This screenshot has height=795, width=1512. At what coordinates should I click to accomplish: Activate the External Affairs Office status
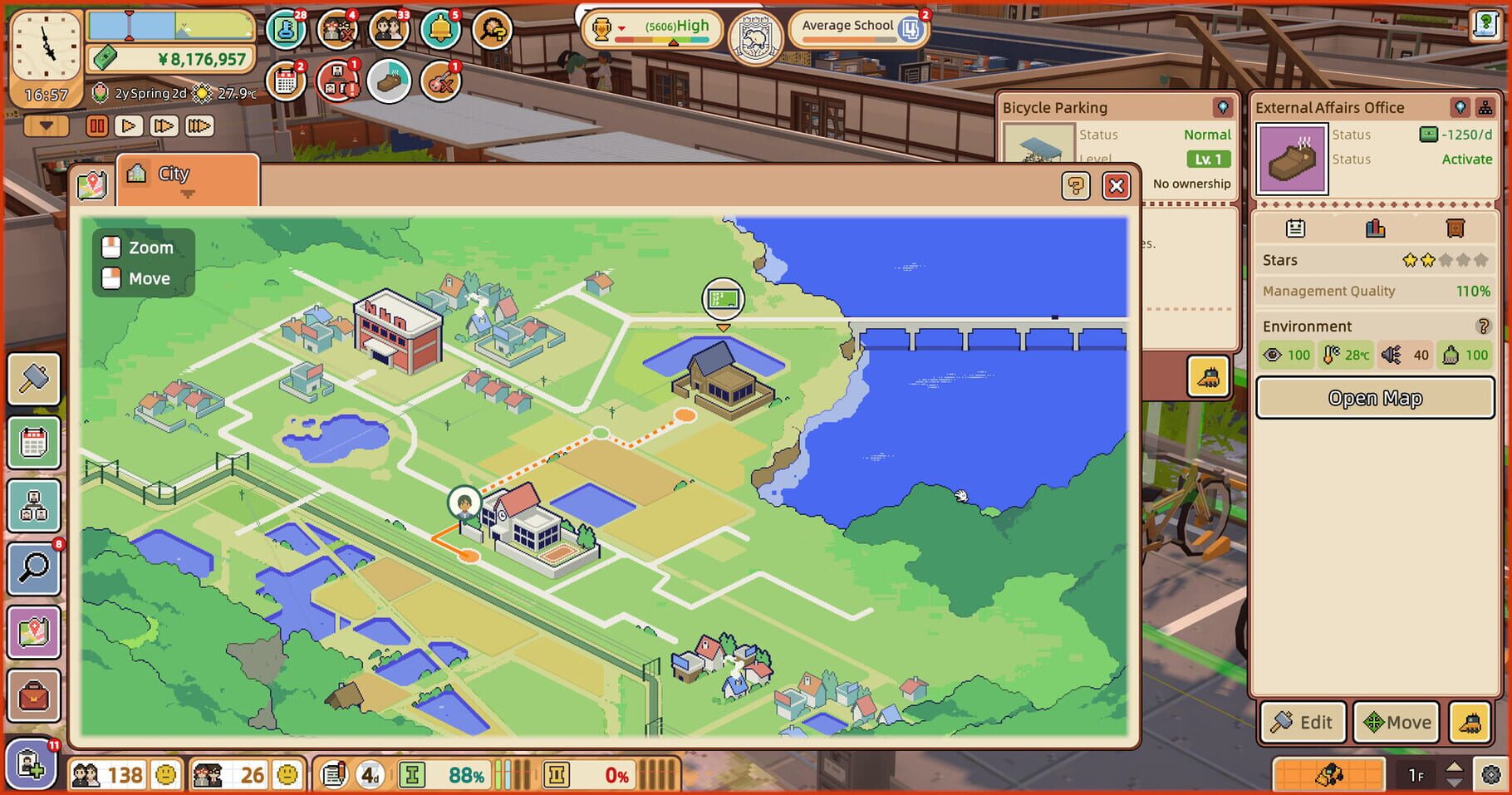(x=1467, y=159)
